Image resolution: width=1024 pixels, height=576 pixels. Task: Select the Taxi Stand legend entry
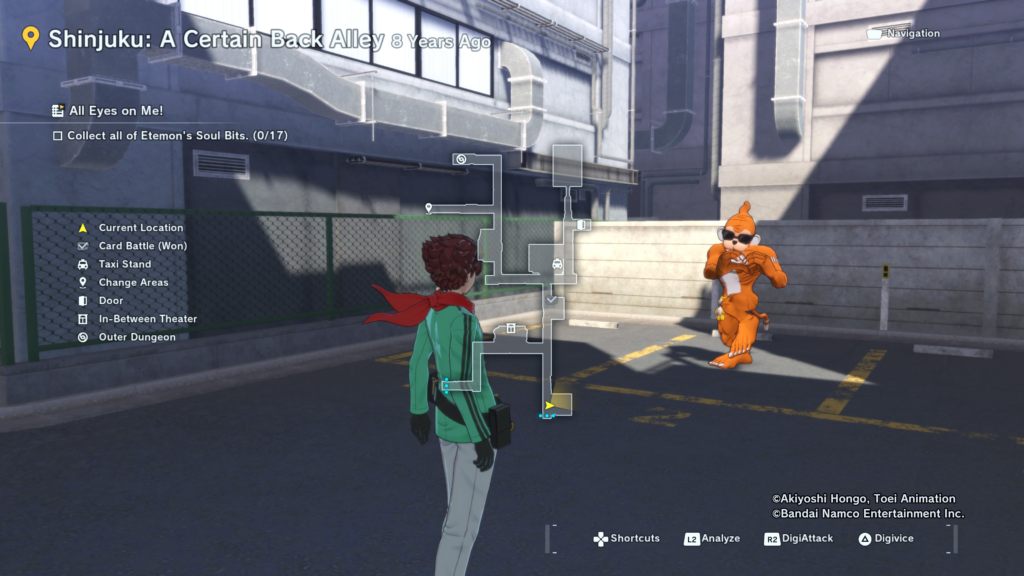[x=124, y=264]
